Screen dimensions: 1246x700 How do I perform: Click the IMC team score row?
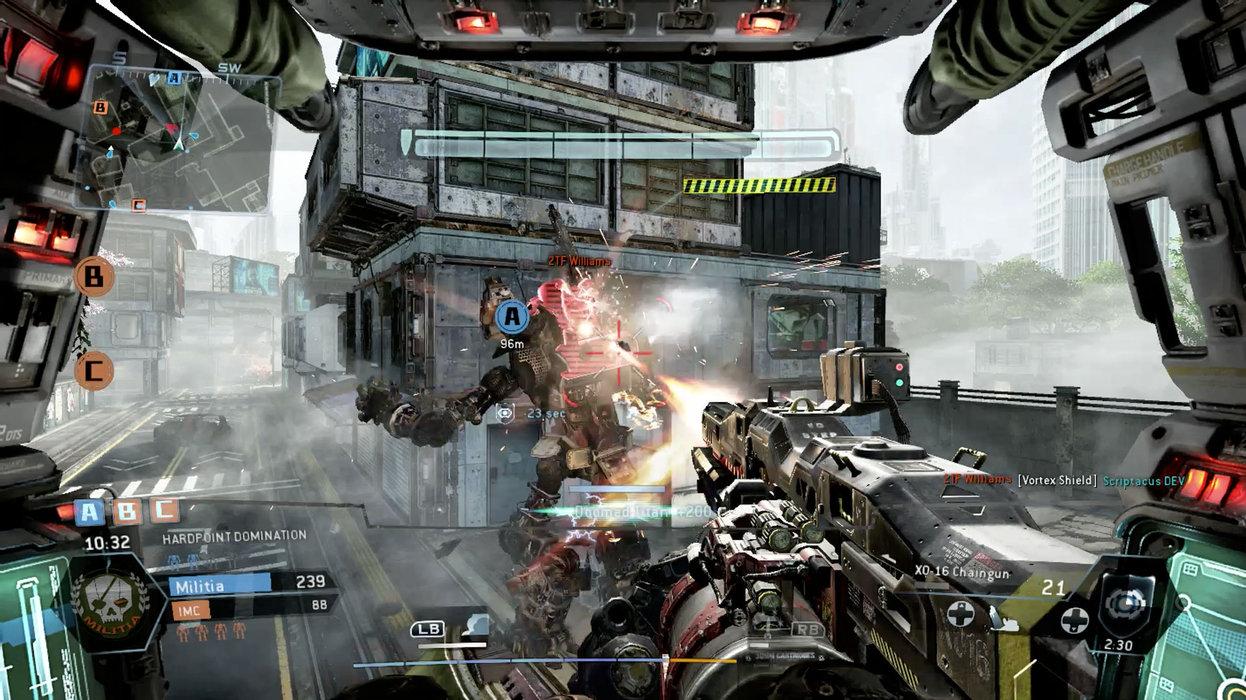(x=251, y=607)
